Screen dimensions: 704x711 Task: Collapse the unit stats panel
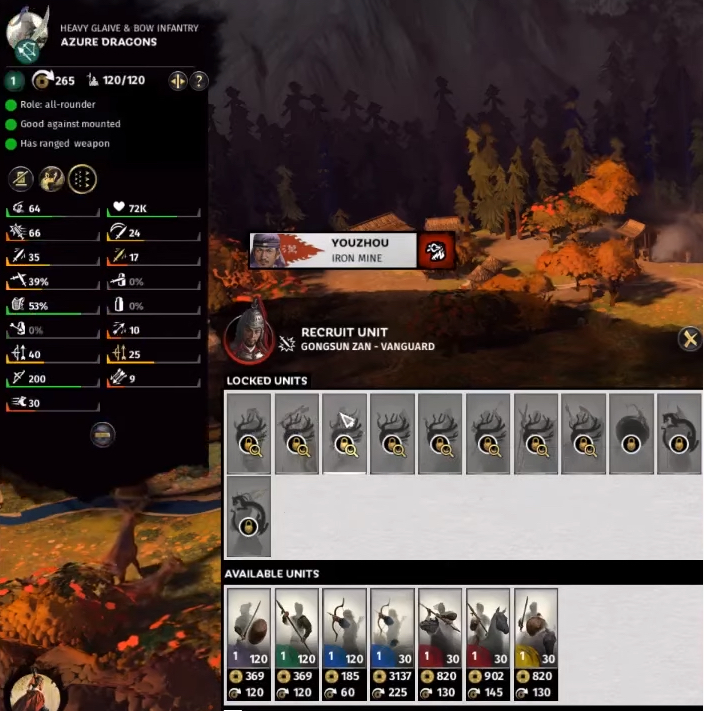click(x=103, y=433)
